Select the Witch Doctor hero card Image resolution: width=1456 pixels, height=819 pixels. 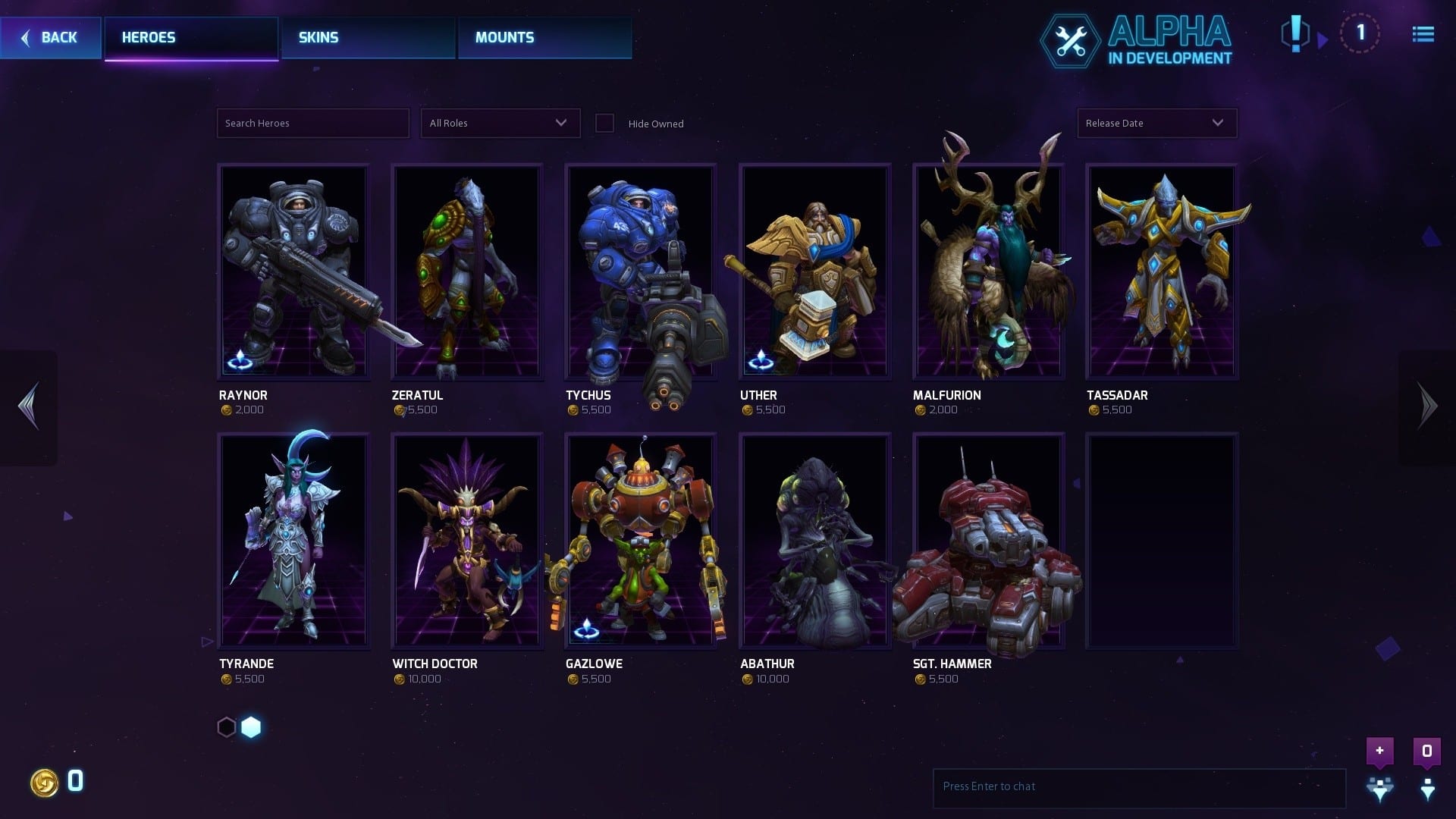(466, 541)
